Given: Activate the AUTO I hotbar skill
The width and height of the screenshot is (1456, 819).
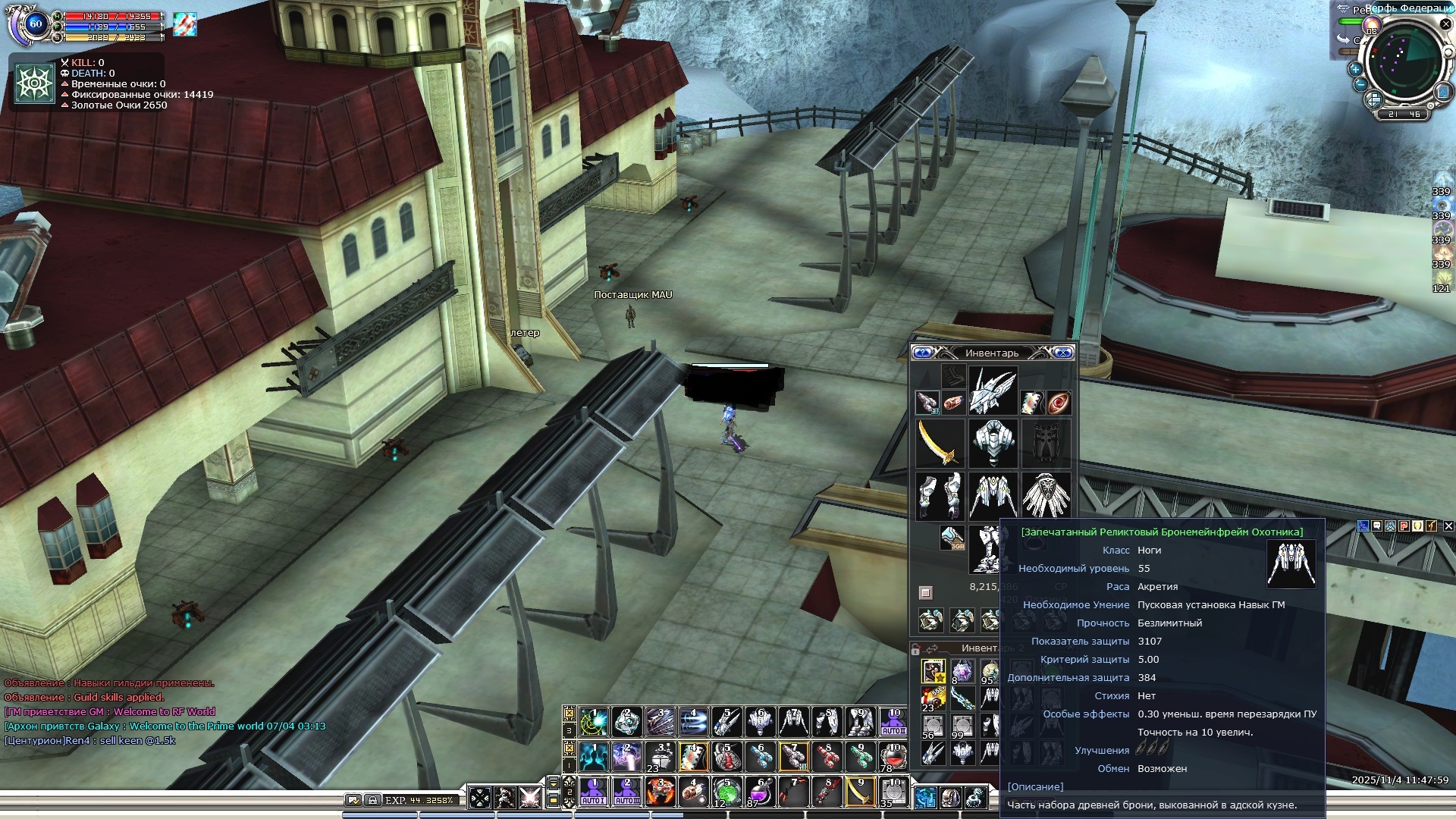Looking at the screenshot, I should (593, 792).
